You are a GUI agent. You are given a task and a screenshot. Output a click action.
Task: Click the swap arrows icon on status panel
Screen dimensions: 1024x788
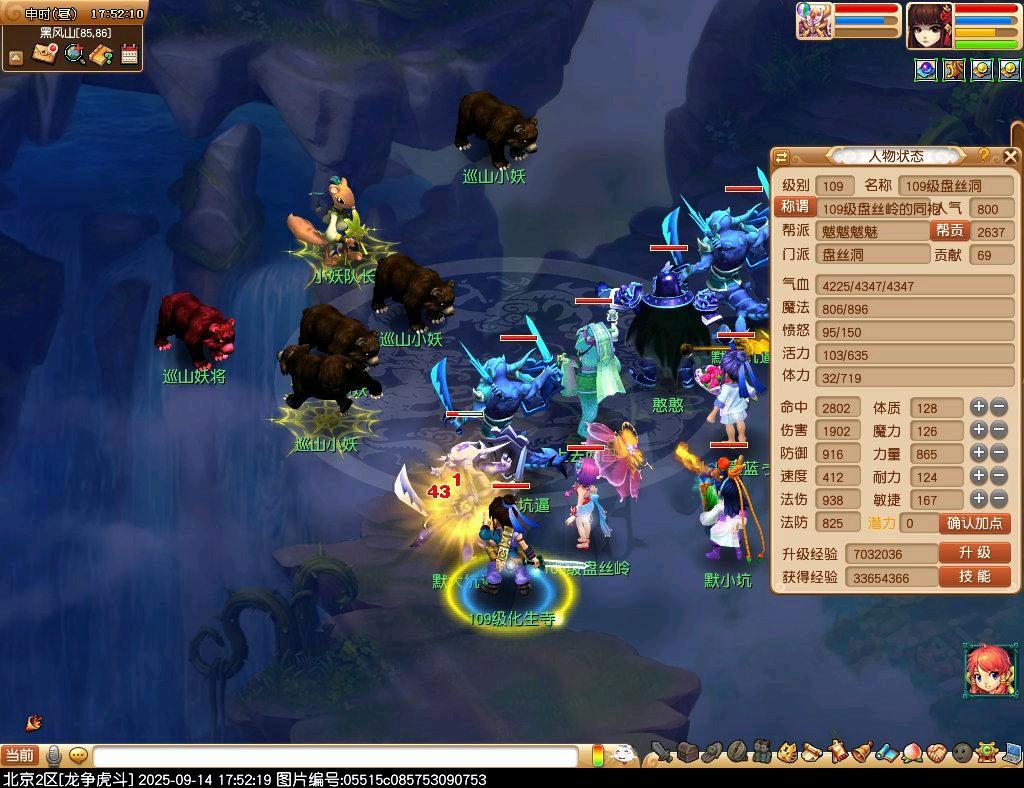[782, 156]
